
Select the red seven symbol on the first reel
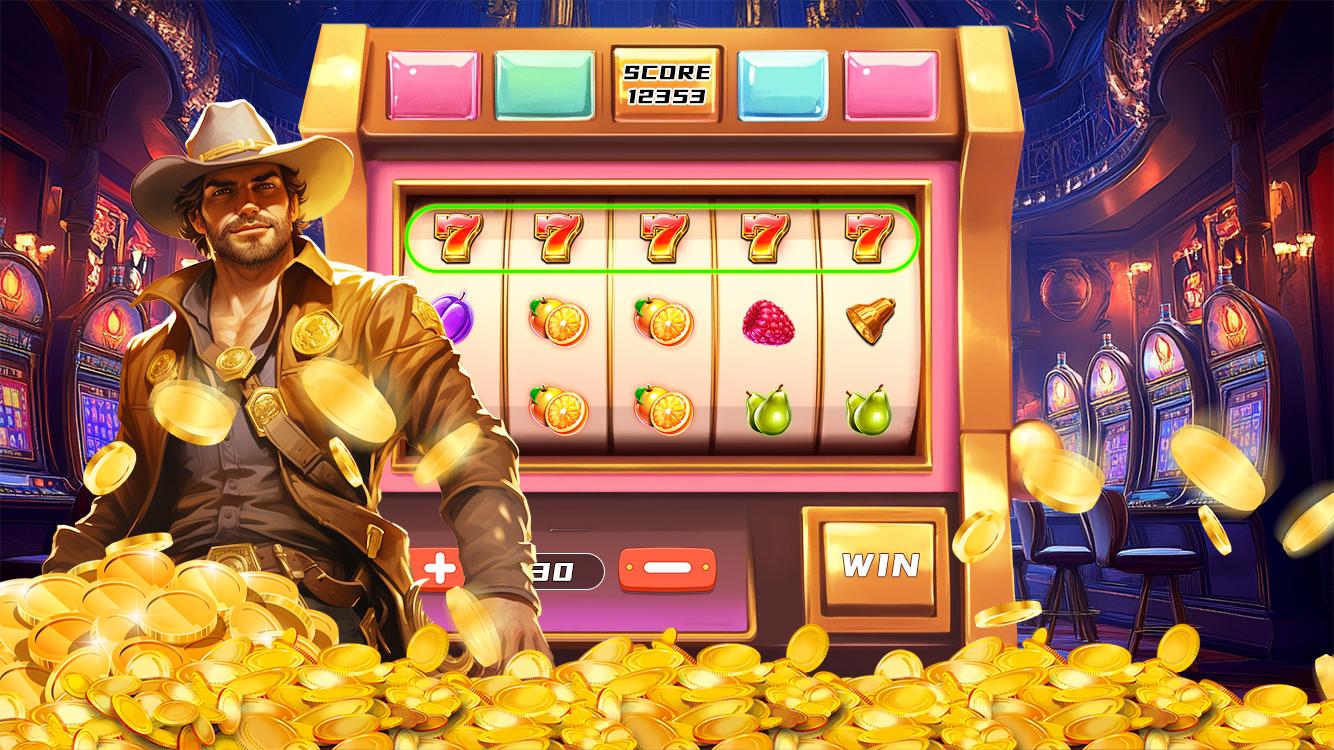456,237
